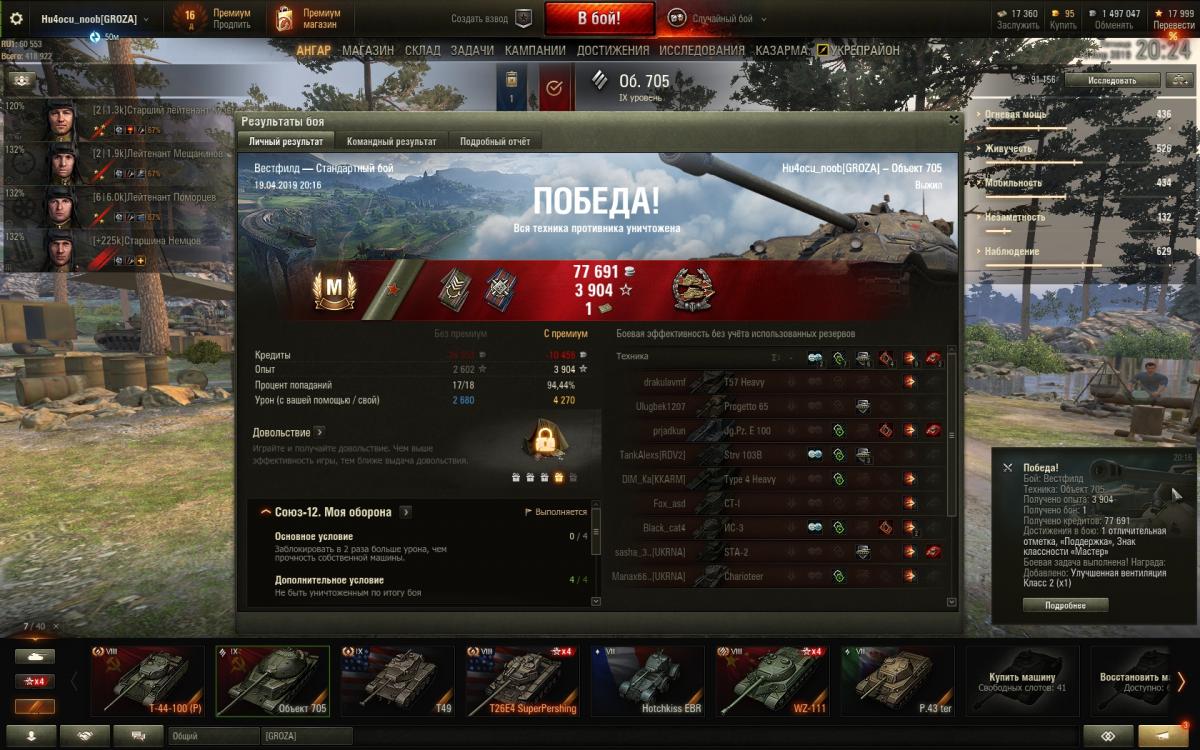This screenshot has width=1200, height=750.
Task: Select the T-44-100 (P) tank
Action: (147, 680)
